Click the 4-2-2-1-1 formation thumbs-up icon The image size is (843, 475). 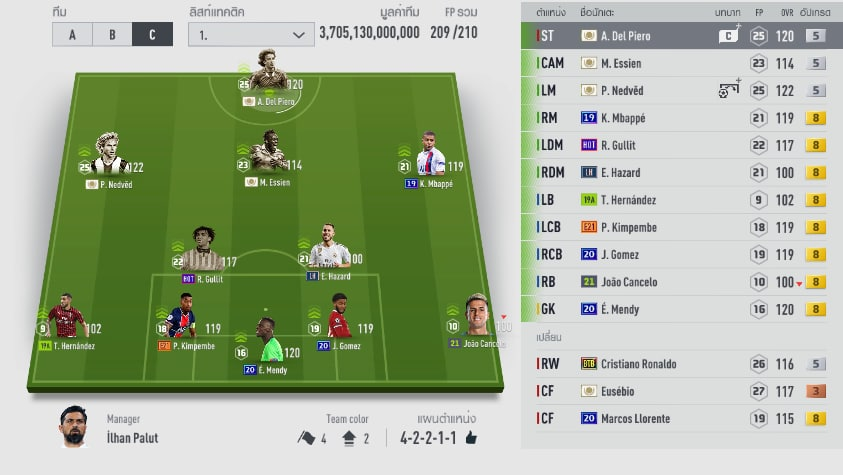[472, 437]
